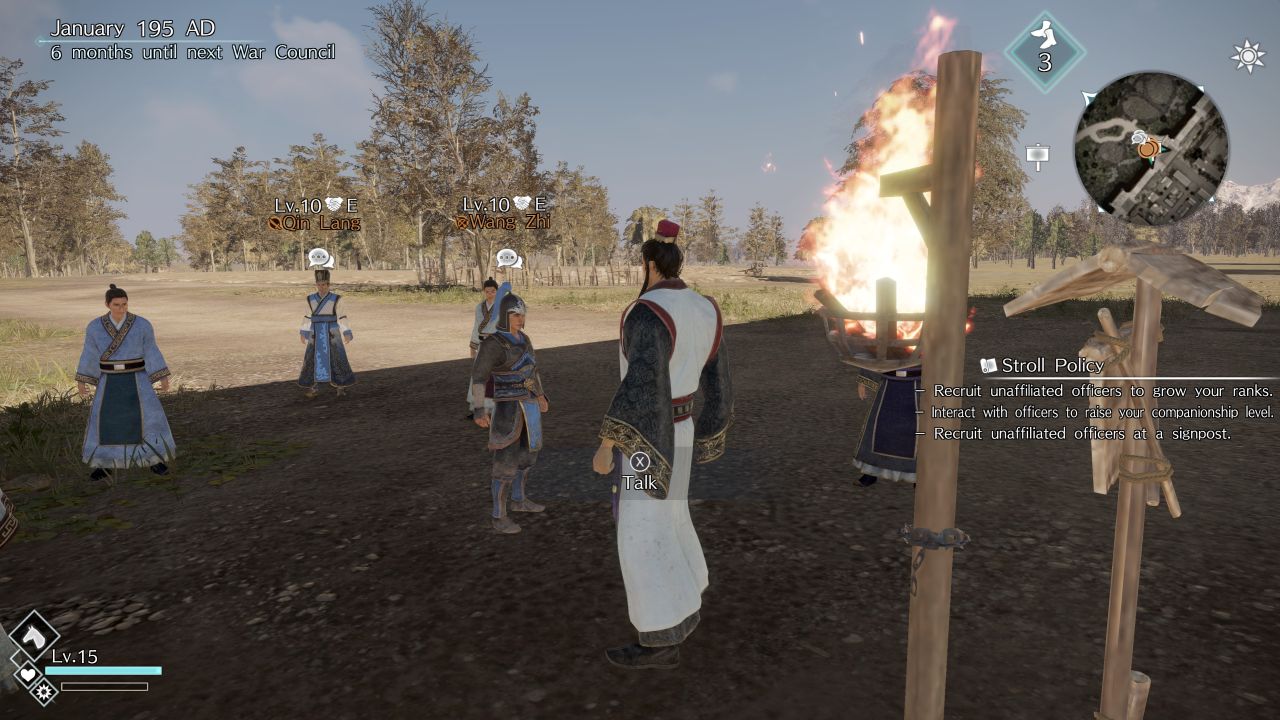Open the circular minimap
This screenshot has width=1280, height=720.
tap(1151, 148)
